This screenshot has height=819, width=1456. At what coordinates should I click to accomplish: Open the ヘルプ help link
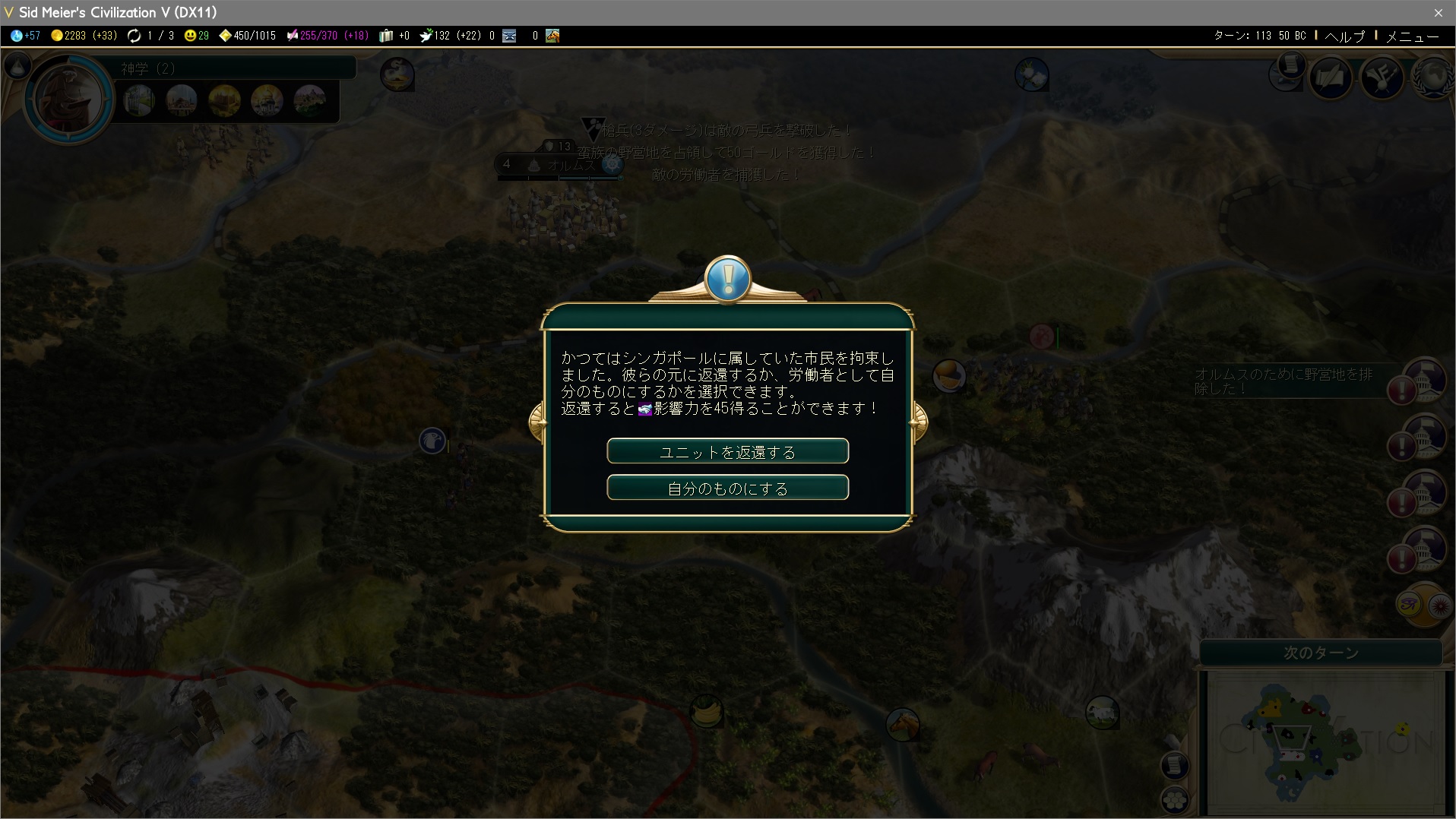(x=1345, y=36)
